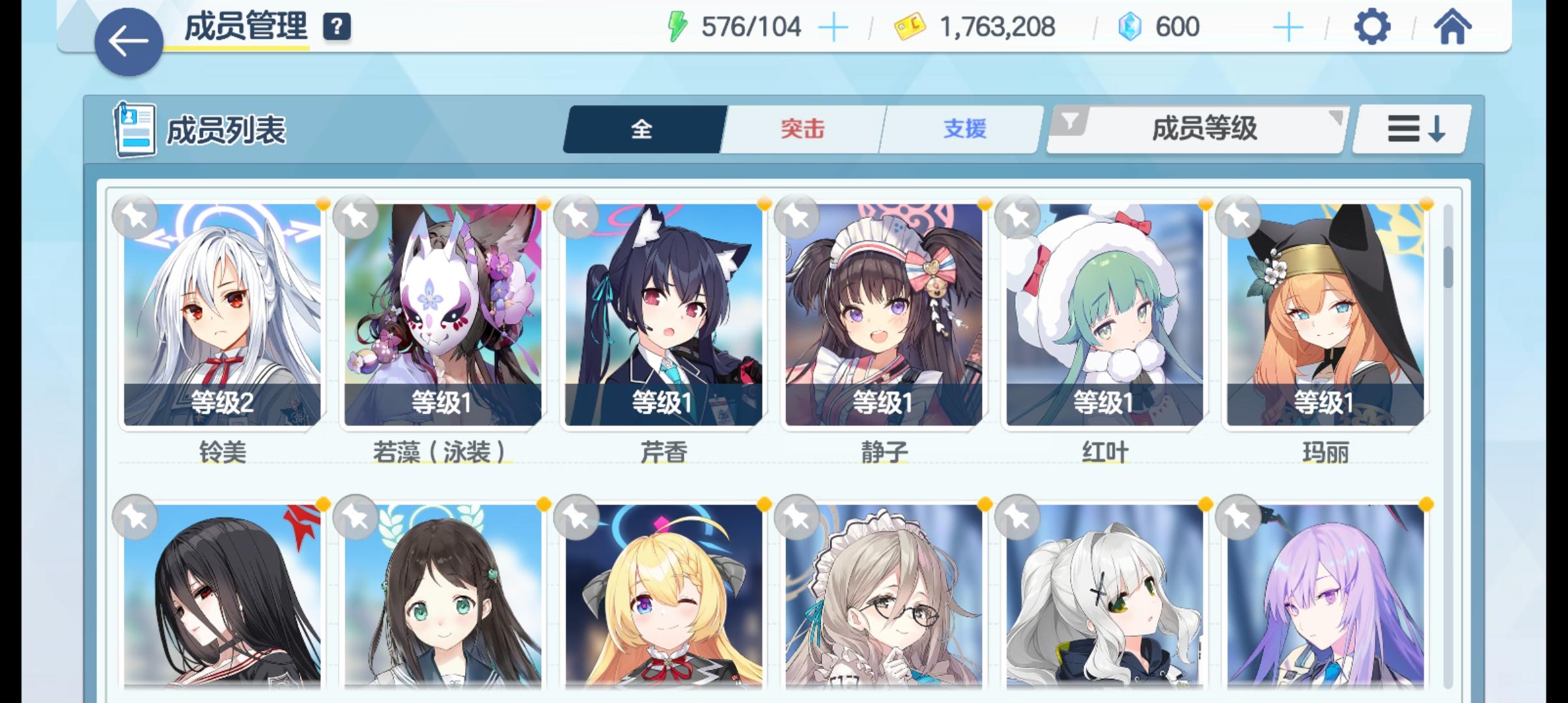Click the green energy bolt icon

(x=678, y=25)
